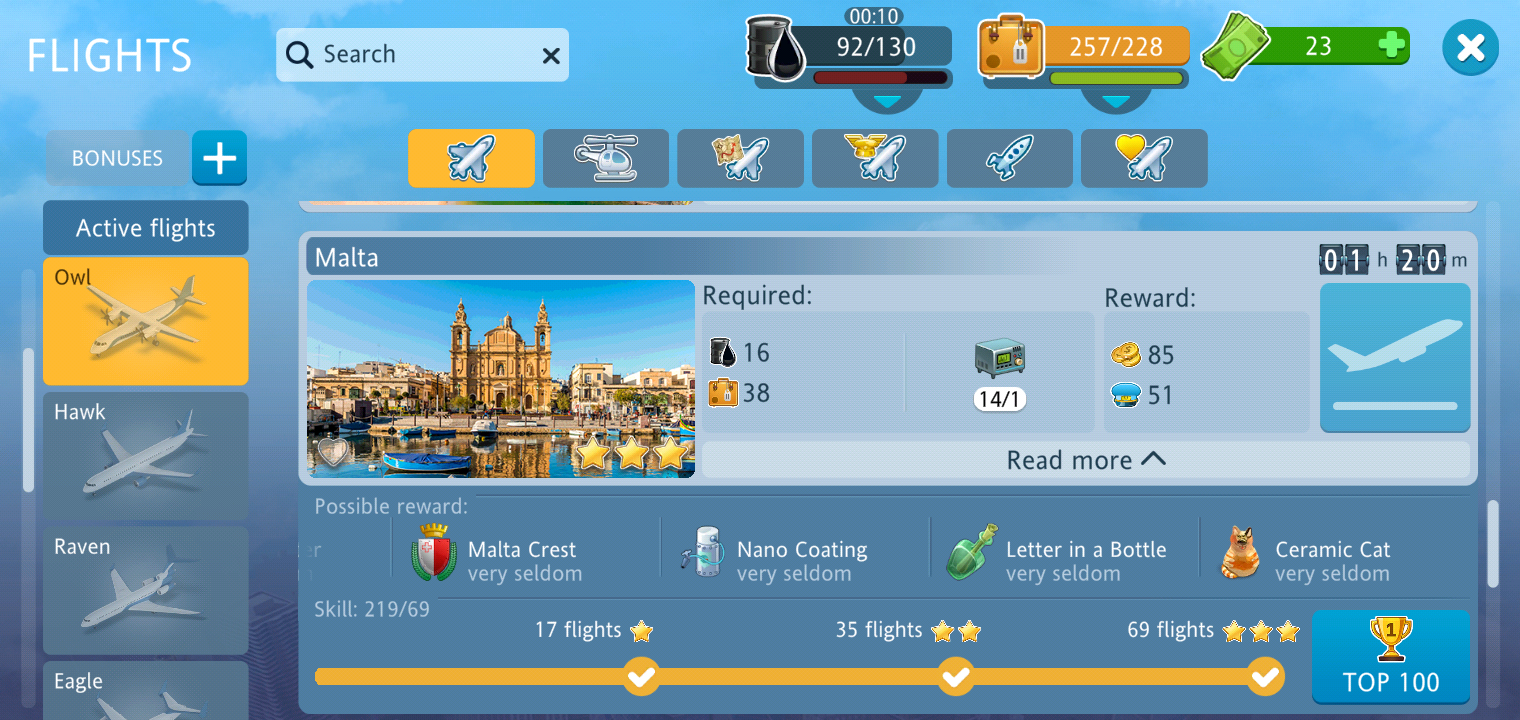Click the Search flights field
The height and width of the screenshot is (720, 1520).
point(410,55)
